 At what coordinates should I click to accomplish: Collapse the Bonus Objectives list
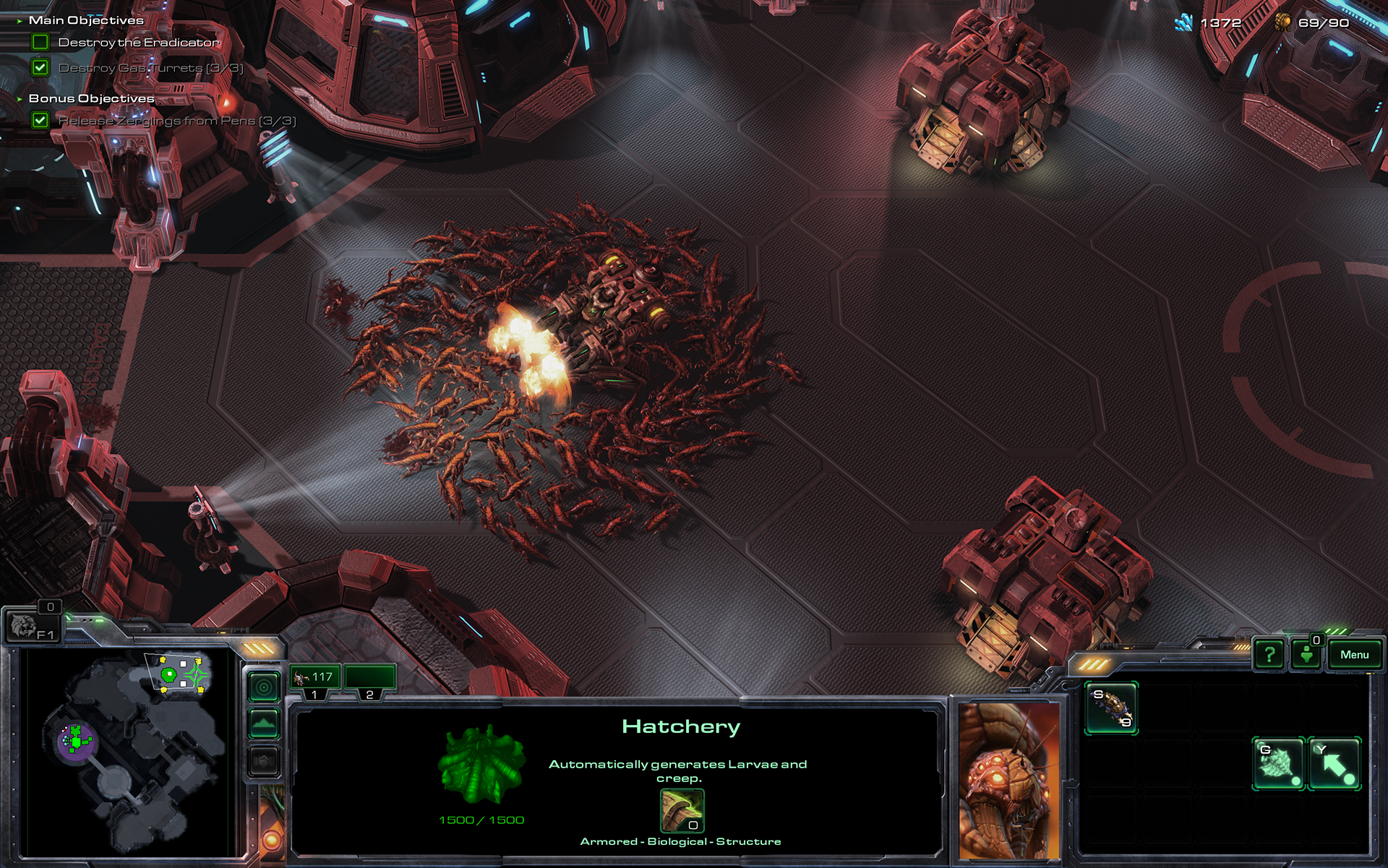[20, 99]
